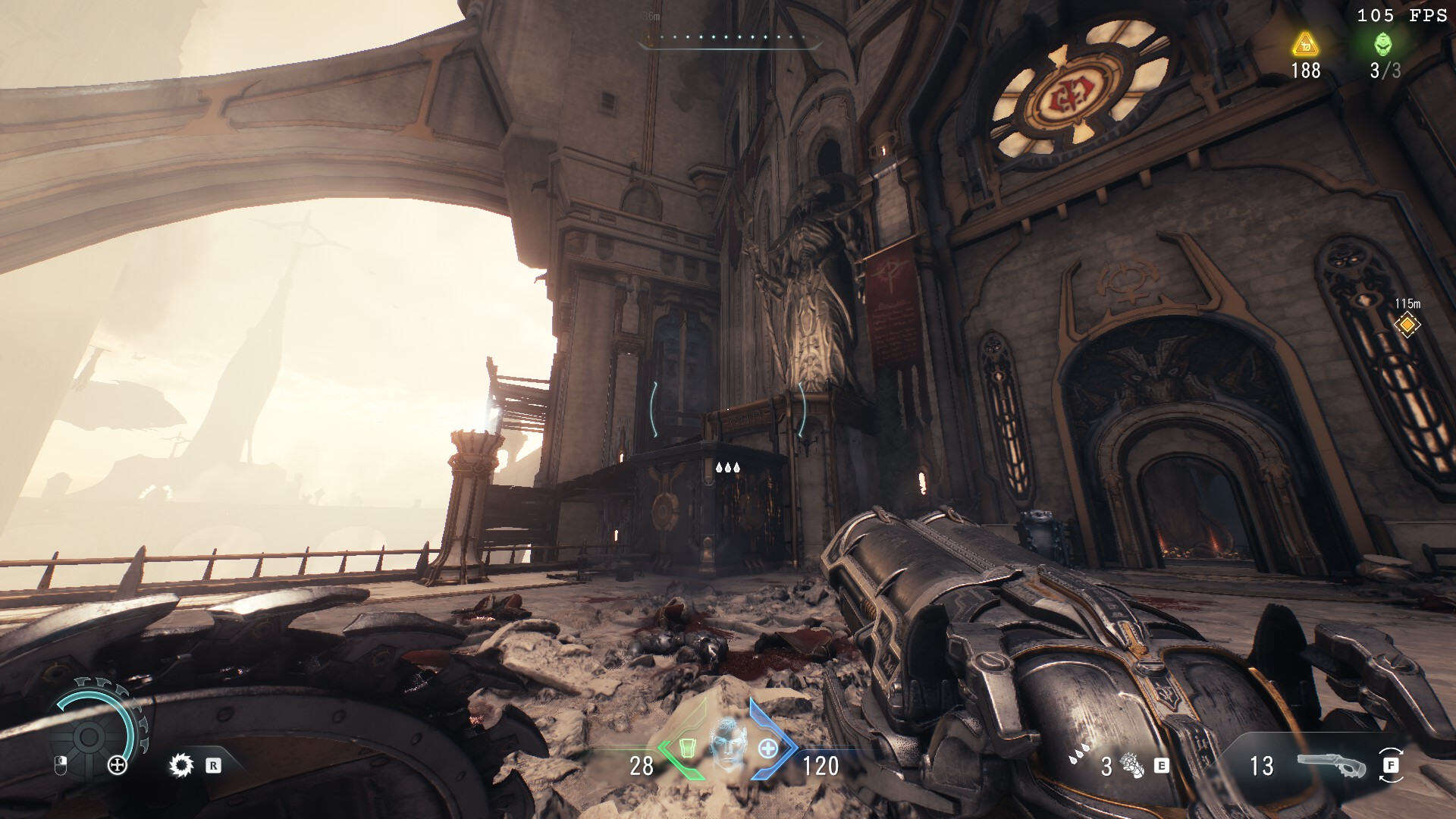The image size is (1456, 819).
Task: Activate the spiked sawblade shield throw icon
Action: point(180,765)
